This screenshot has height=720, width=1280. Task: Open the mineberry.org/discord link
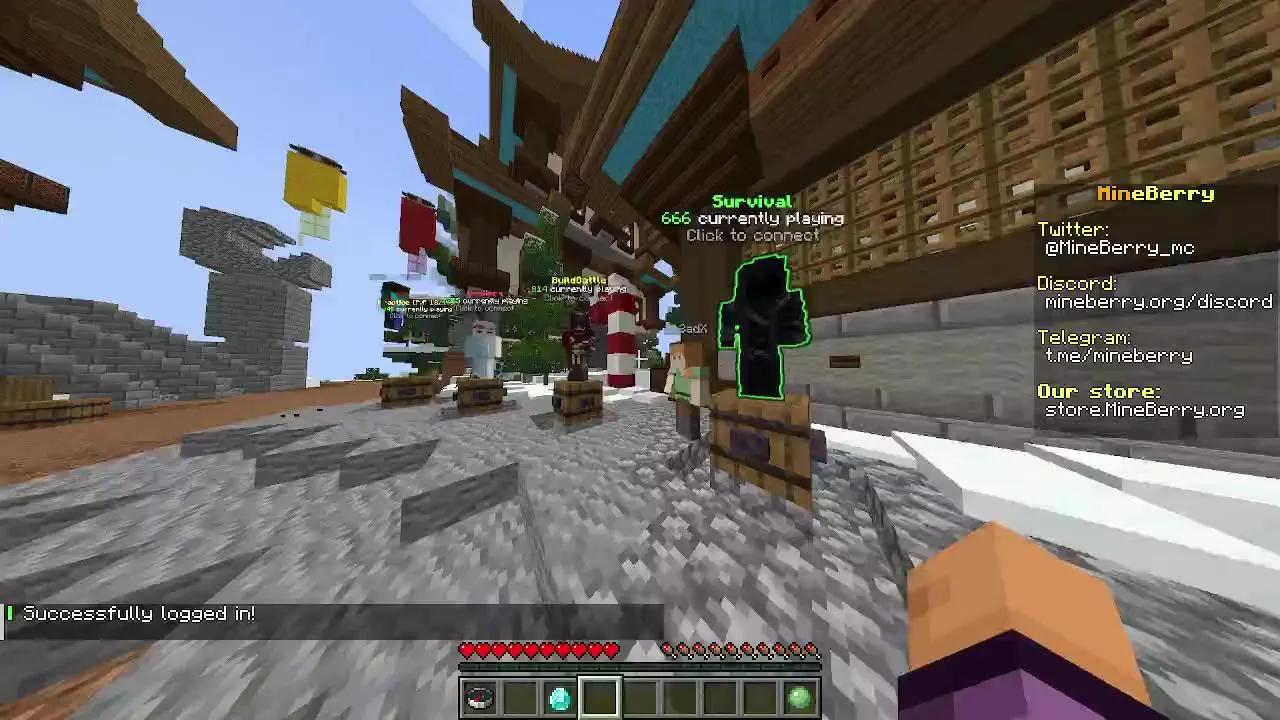[x=1157, y=301]
